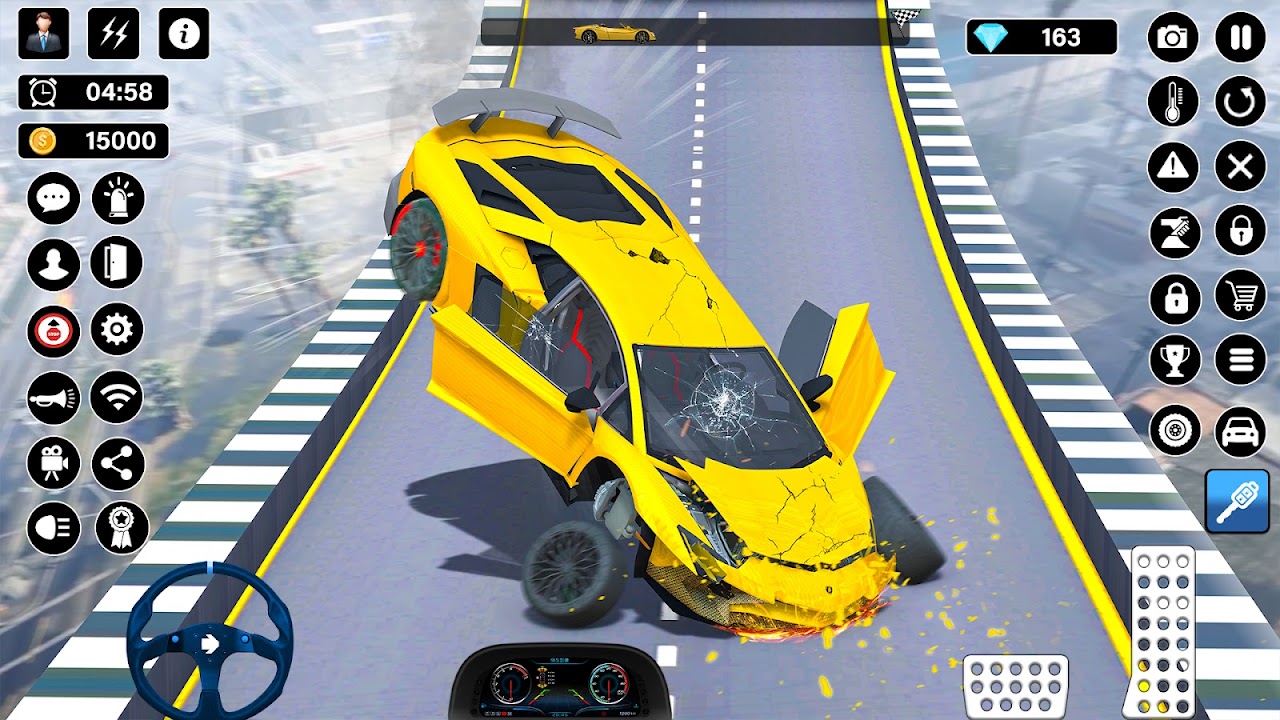1280x720 pixels.
Task: Sound the horn icon
Action: click(x=55, y=398)
